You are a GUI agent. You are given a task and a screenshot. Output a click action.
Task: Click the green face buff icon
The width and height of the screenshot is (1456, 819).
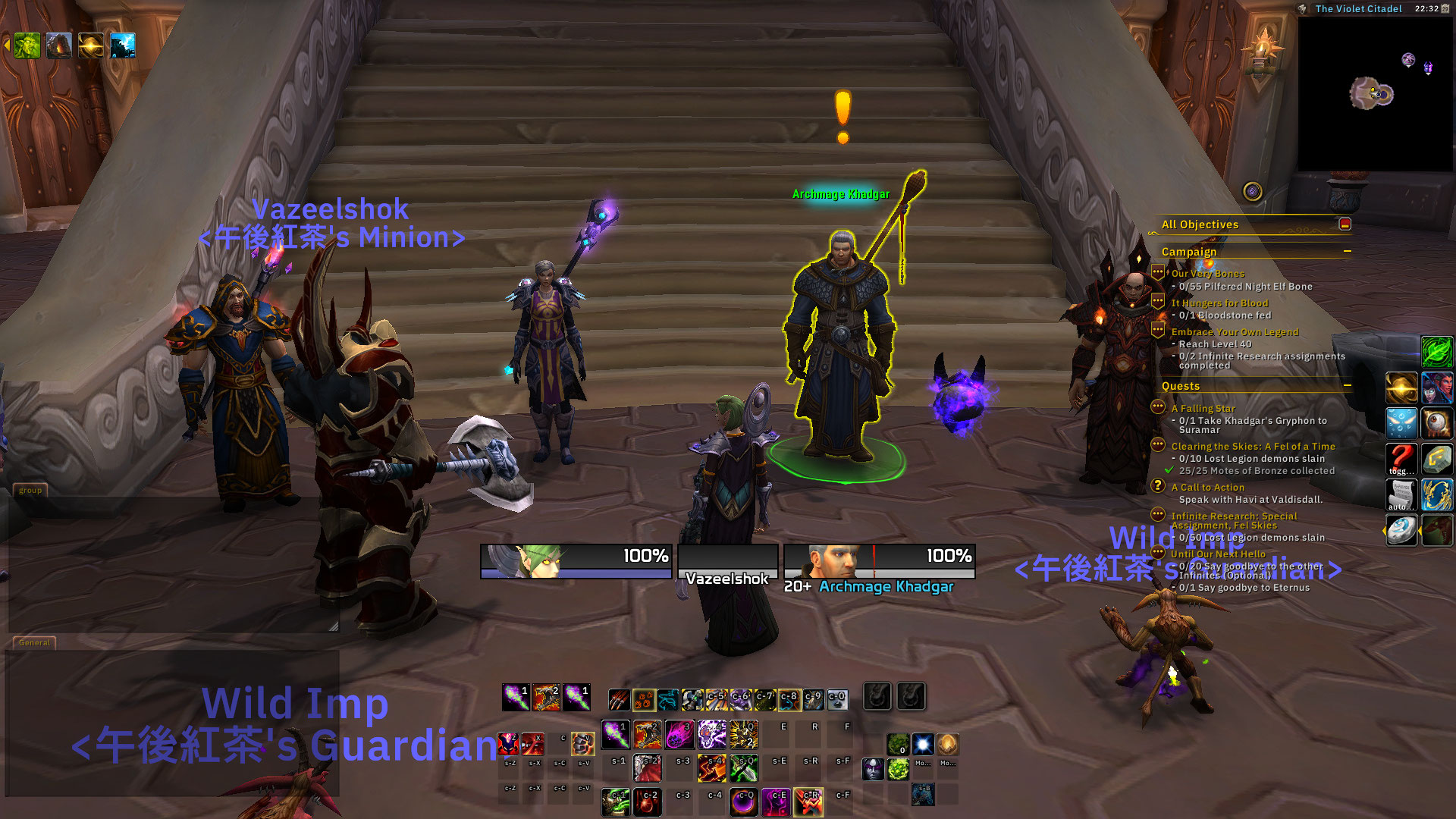click(x=27, y=45)
